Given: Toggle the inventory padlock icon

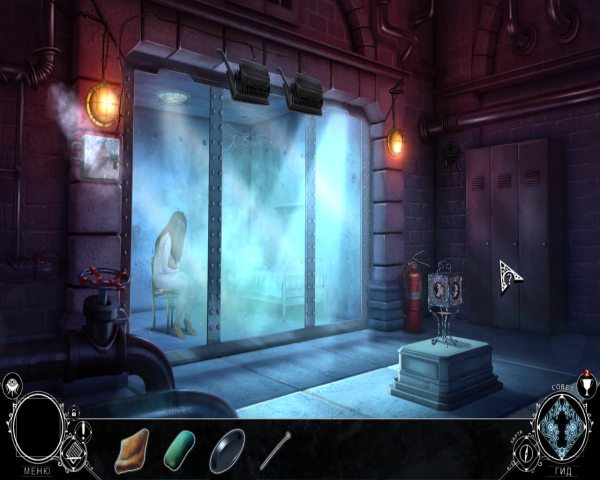Looking at the screenshot, I should pos(74,412).
